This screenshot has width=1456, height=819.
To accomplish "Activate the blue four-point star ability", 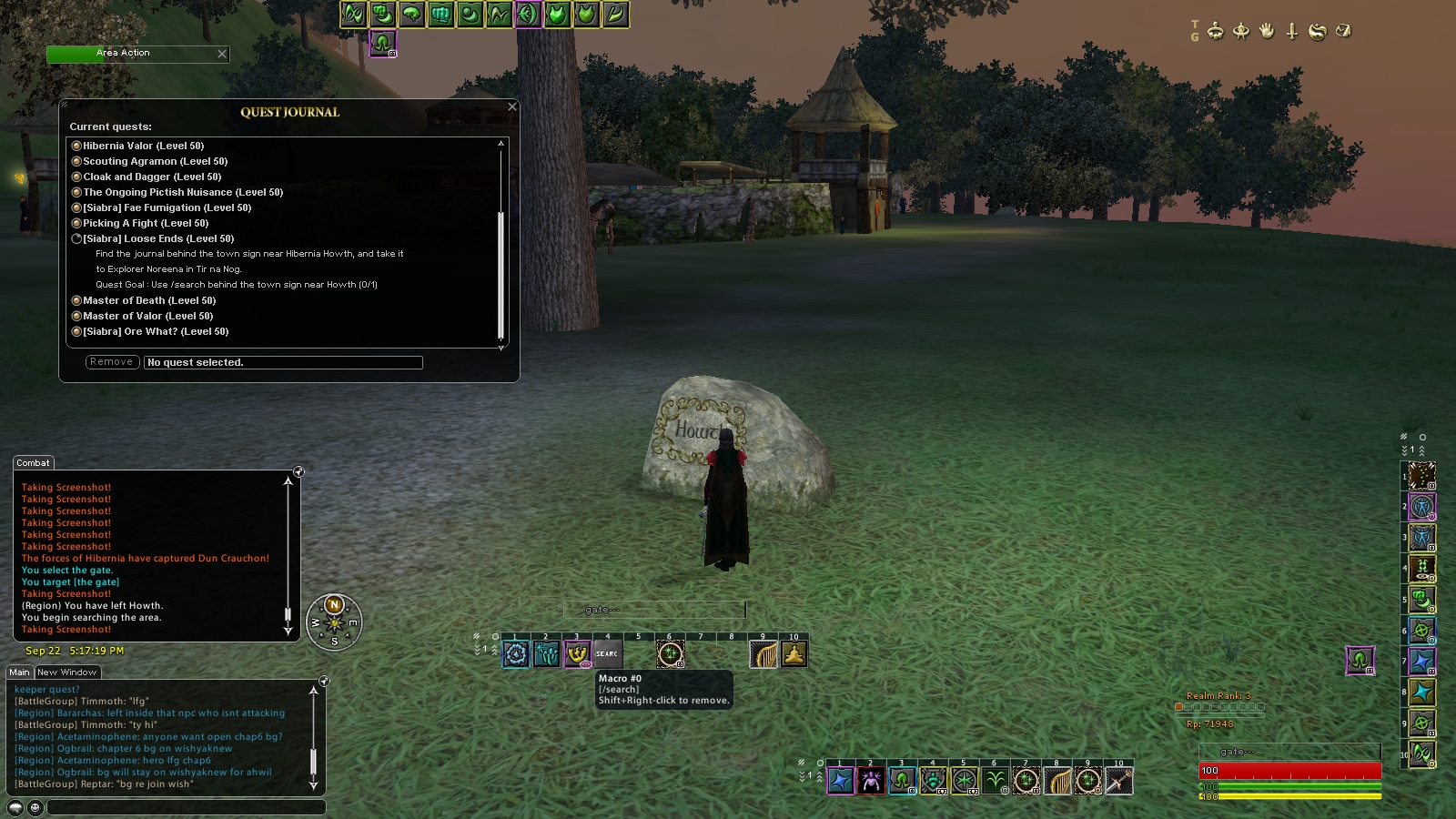I will [x=840, y=781].
